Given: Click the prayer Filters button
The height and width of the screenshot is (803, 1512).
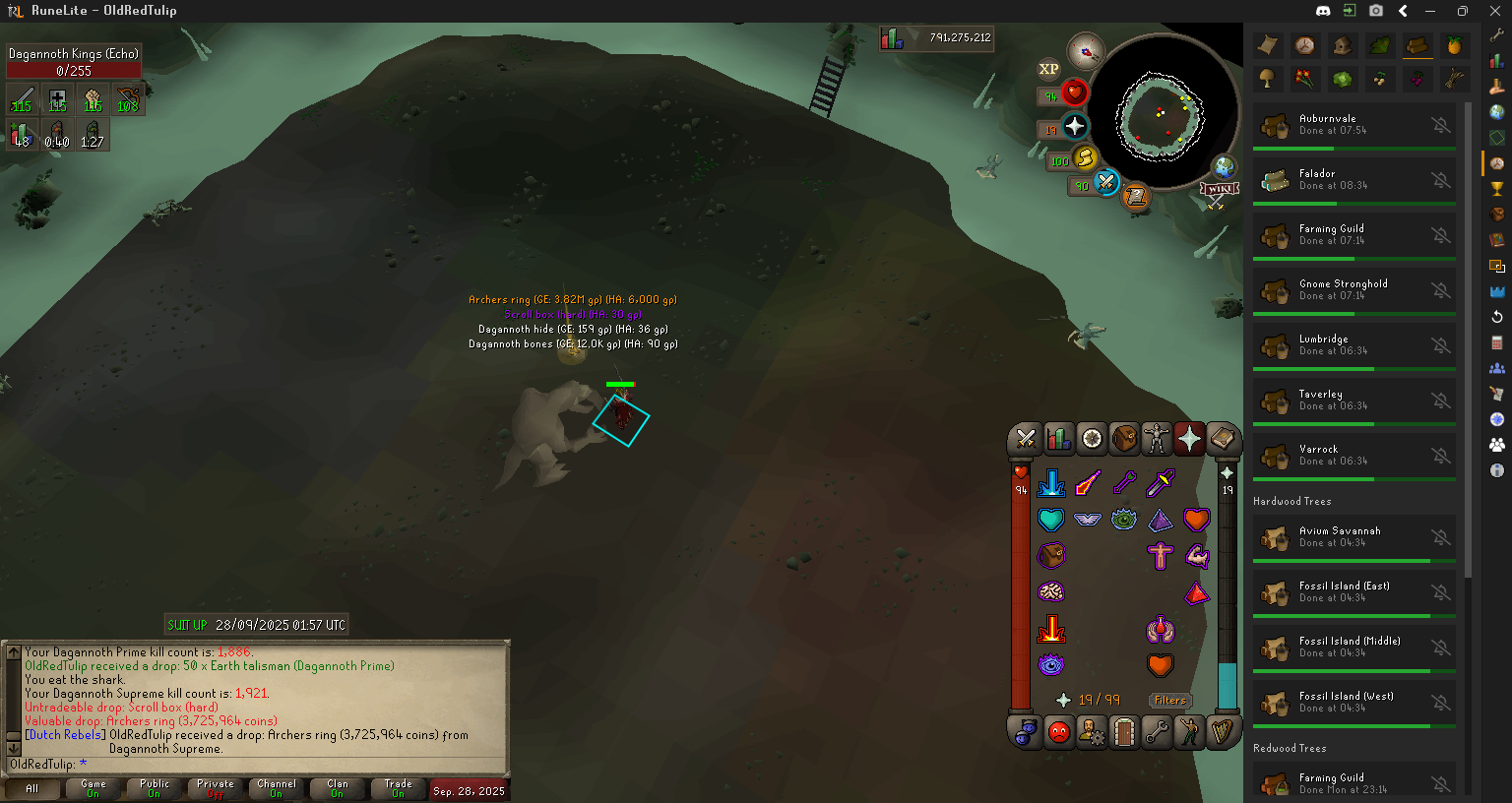Looking at the screenshot, I should click(x=1169, y=701).
